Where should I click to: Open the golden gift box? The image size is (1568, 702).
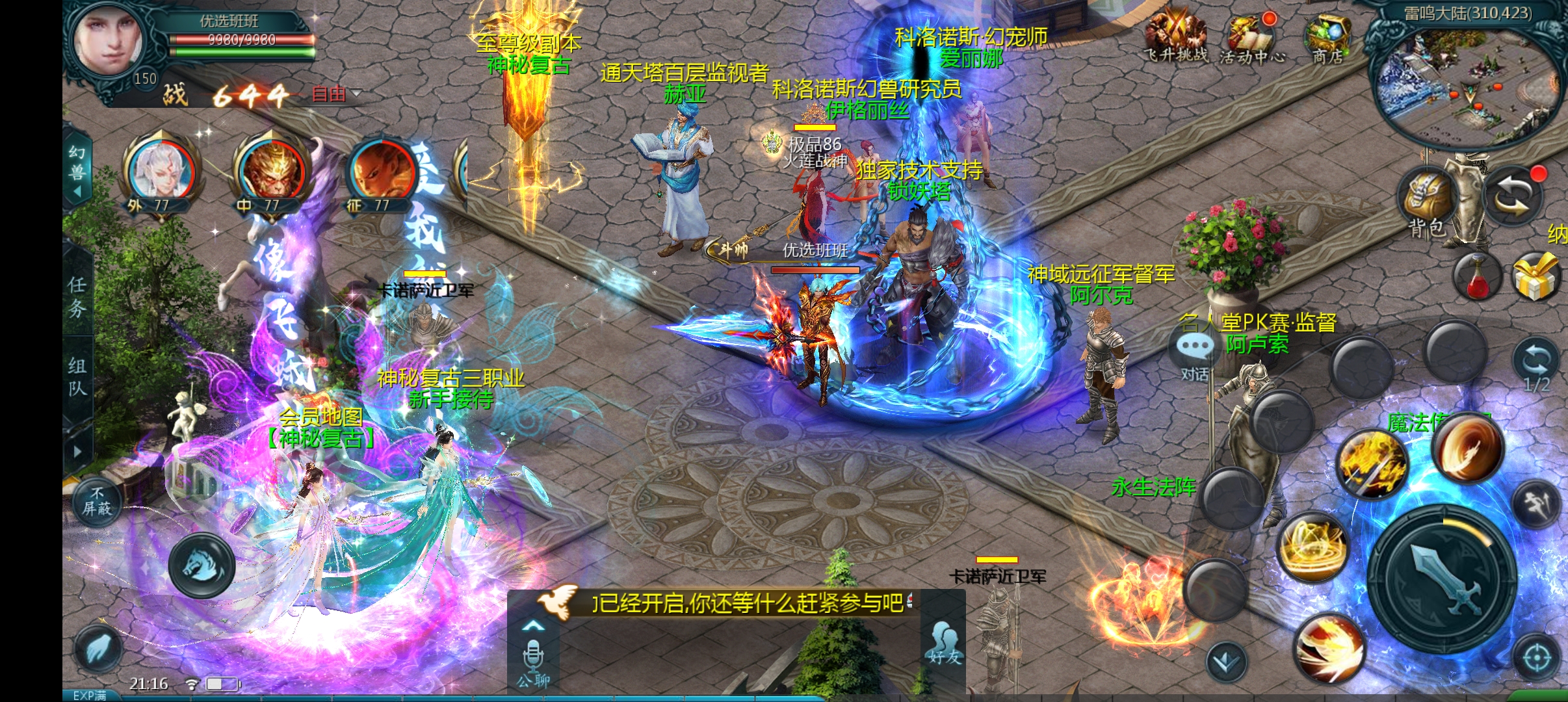coord(1535,277)
